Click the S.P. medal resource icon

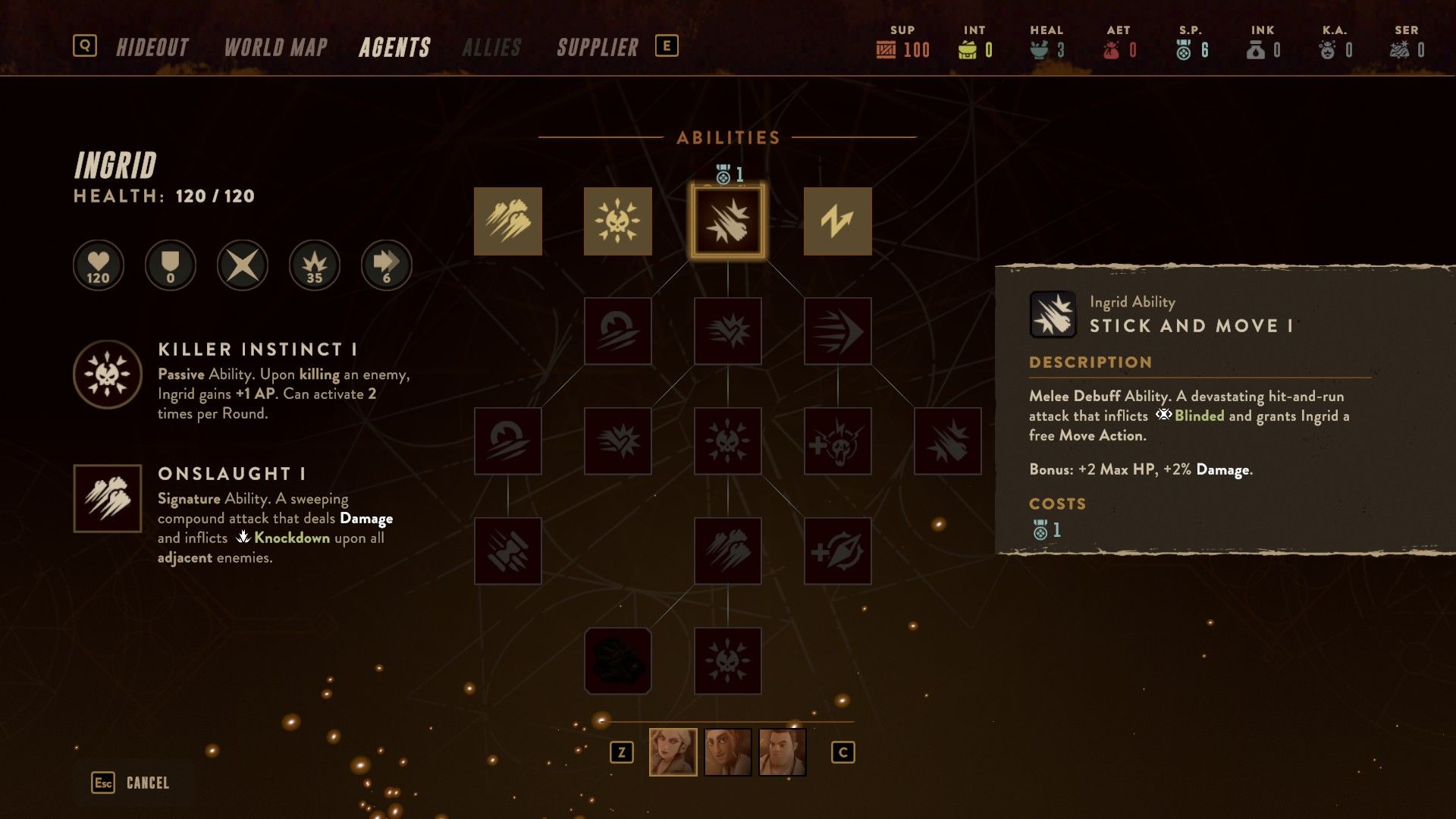1181,49
